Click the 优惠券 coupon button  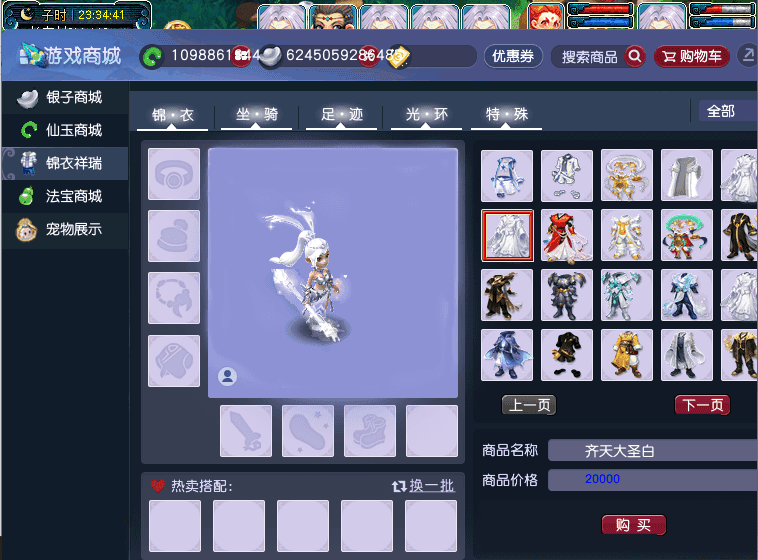512,57
